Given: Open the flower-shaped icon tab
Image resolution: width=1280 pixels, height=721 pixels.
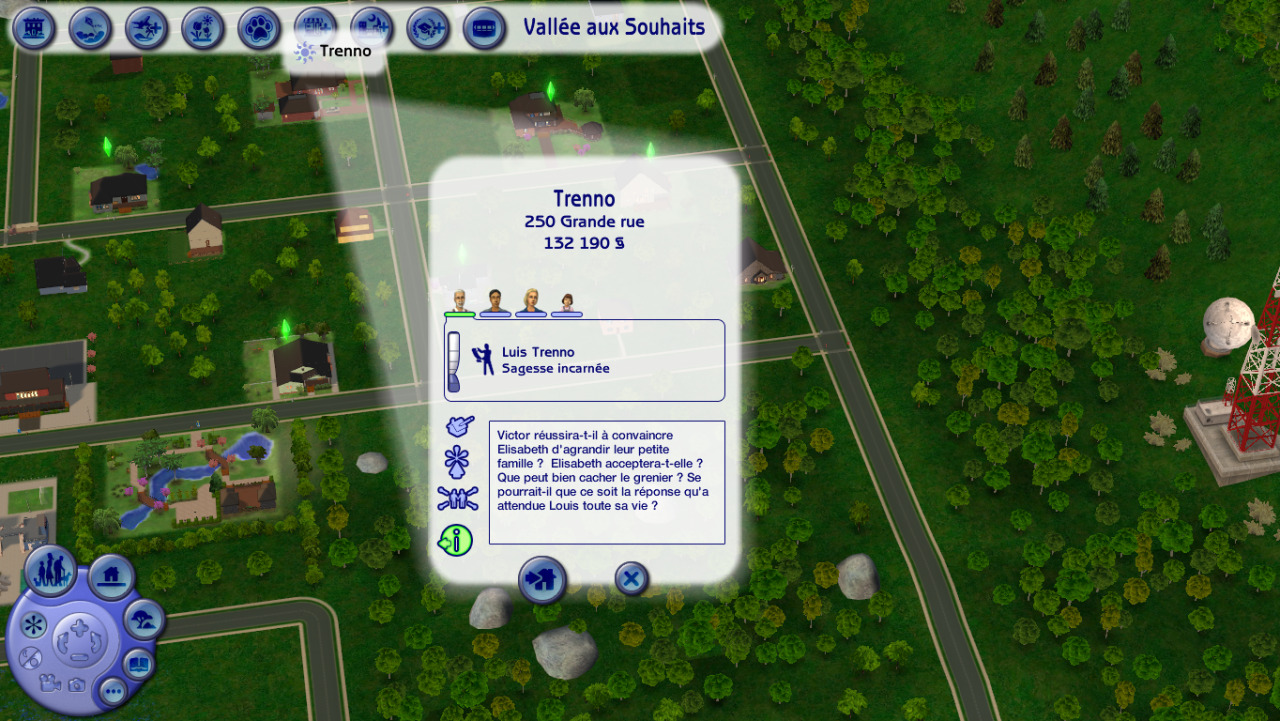Looking at the screenshot, I should 458,462.
